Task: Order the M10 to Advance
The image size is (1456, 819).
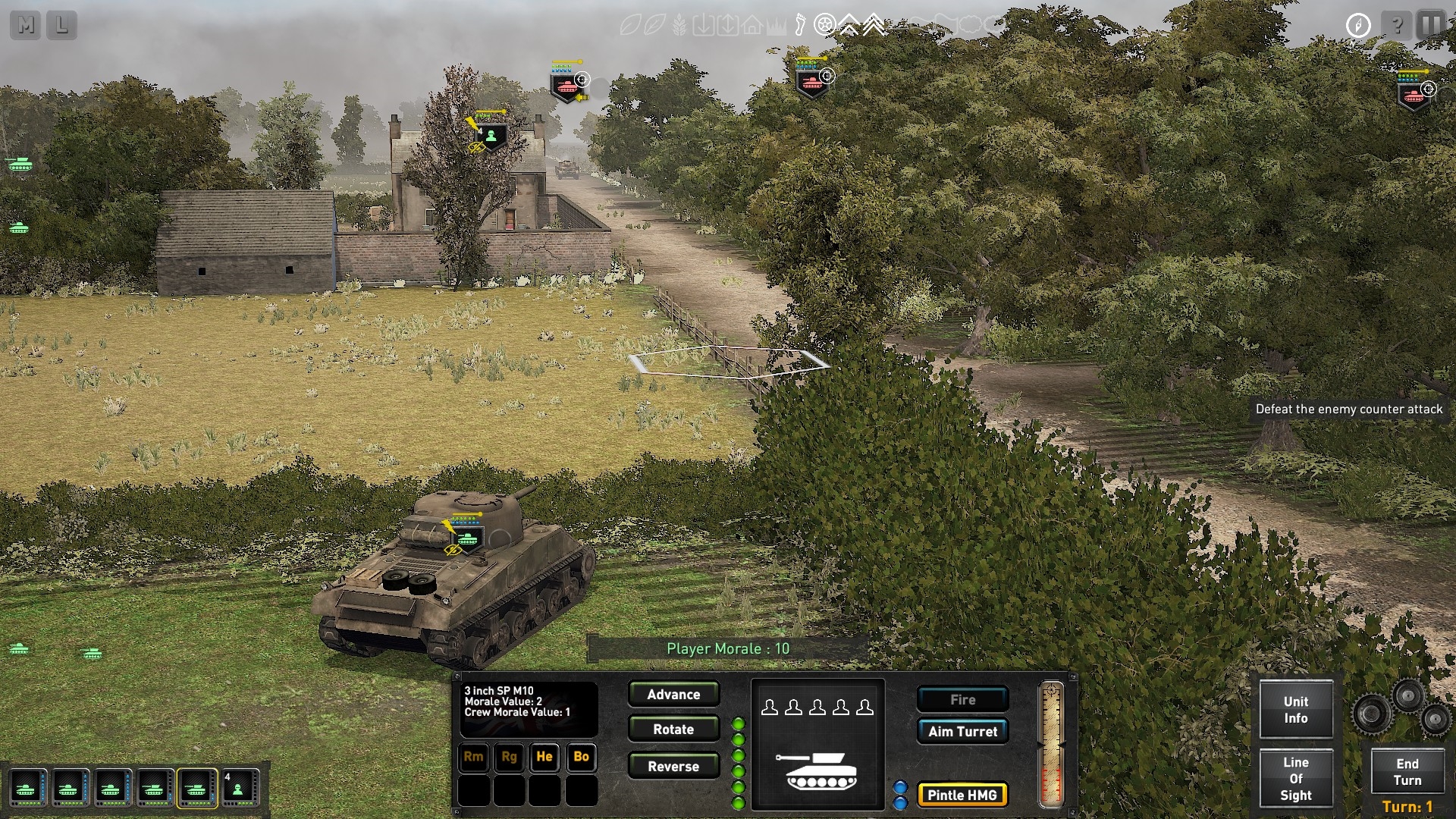Action: [x=673, y=695]
